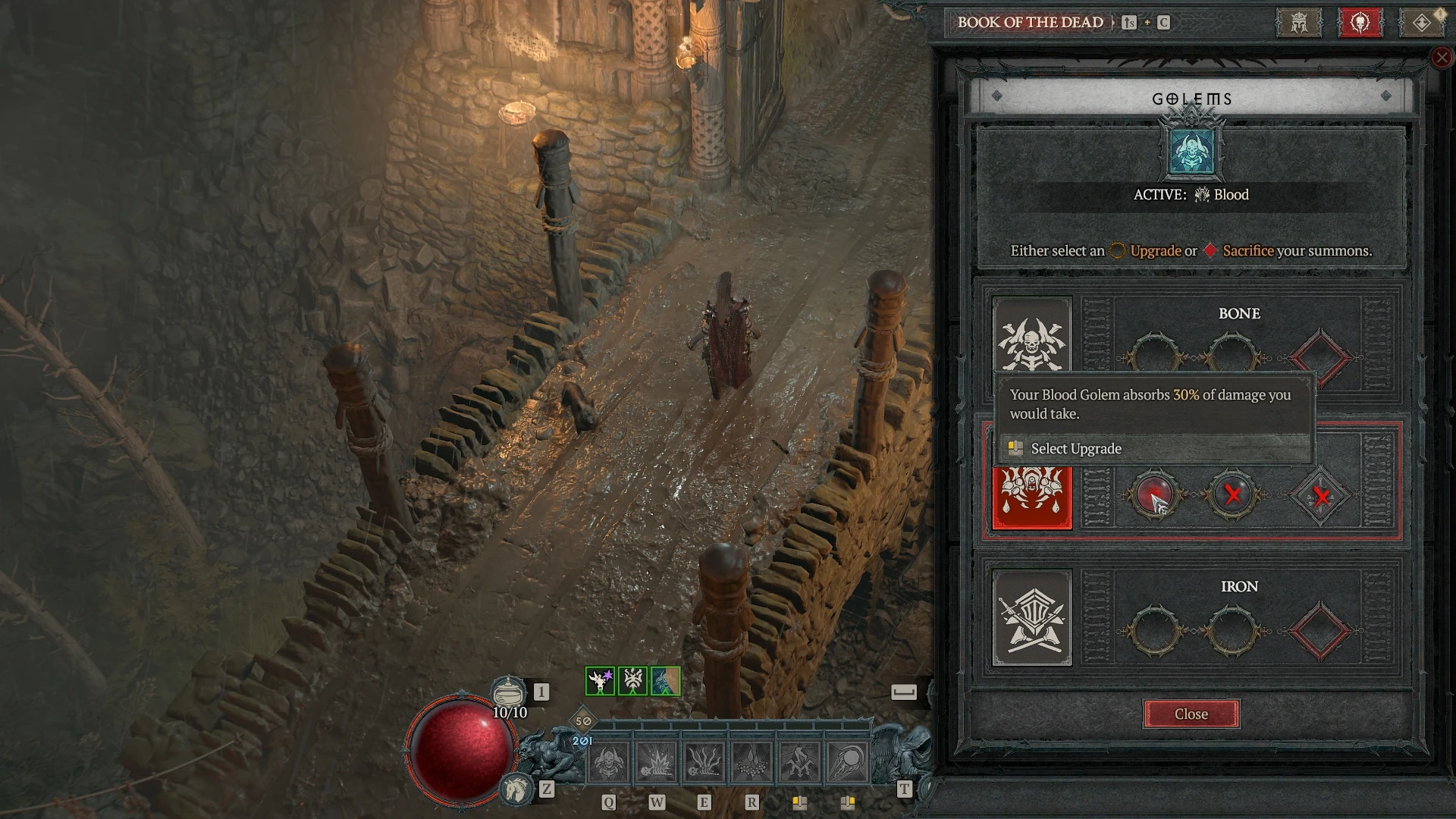Activate the tendrils skill in slot E
The image size is (1456, 819).
click(x=704, y=762)
